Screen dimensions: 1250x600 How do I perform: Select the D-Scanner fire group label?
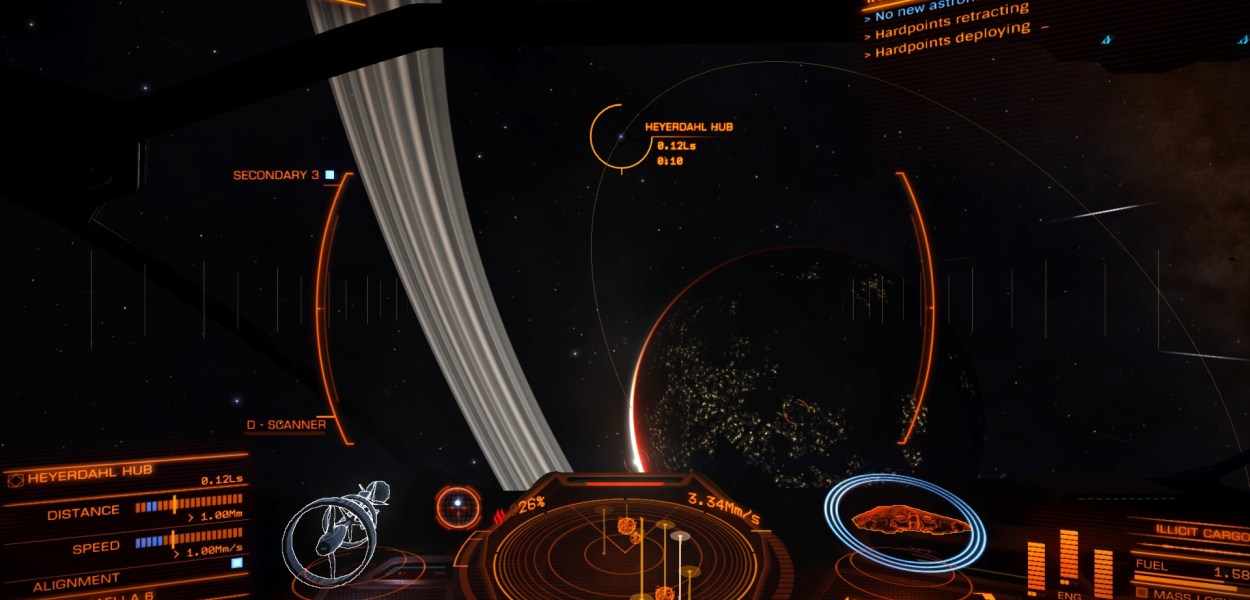pyautogui.click(x=286, y=425)
